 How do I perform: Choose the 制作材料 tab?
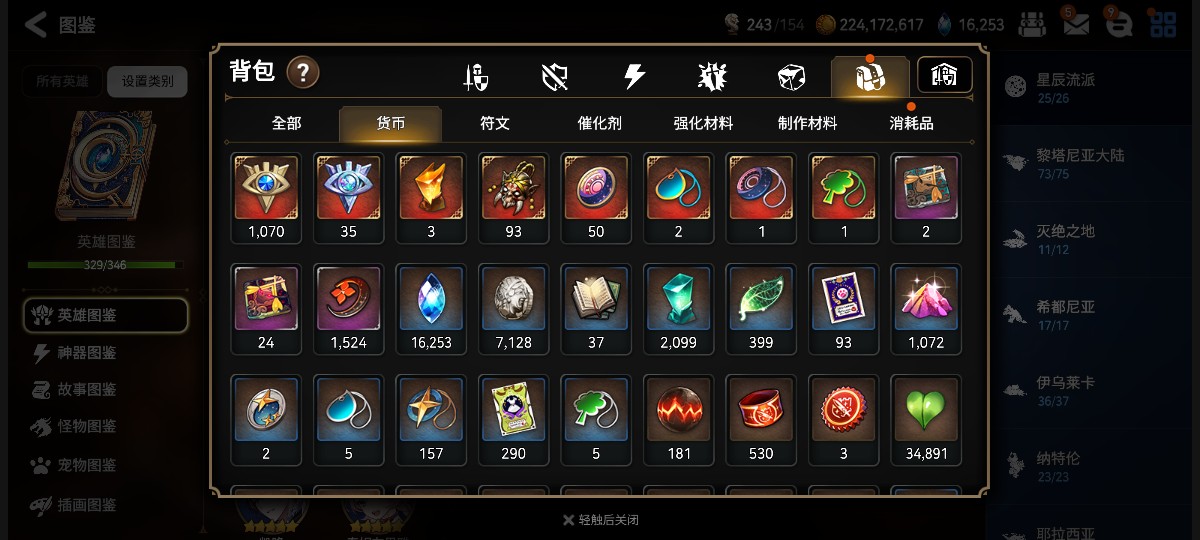[x=807, y=123]
